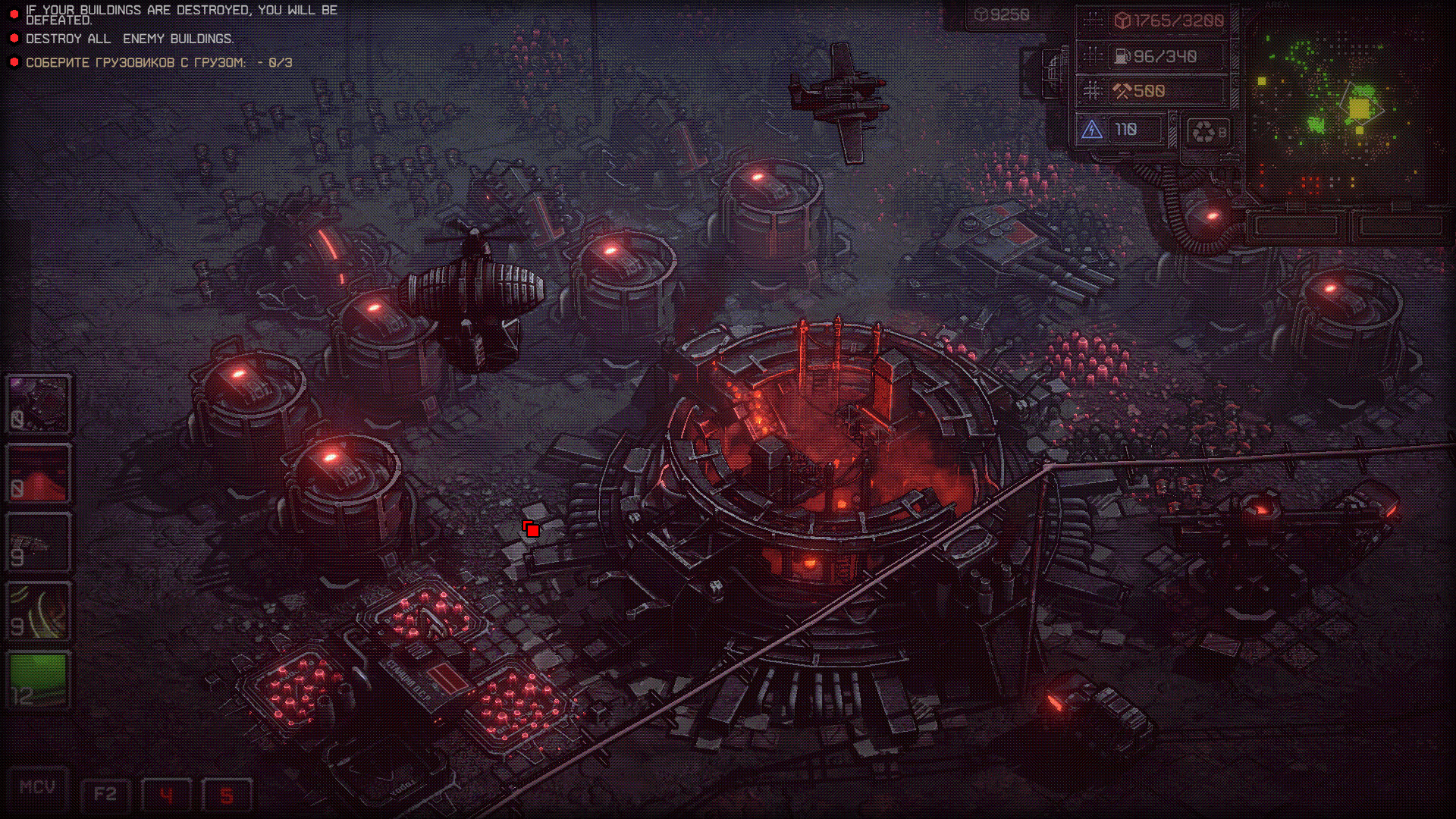
Task: Select hotkey group 5 at the bottom
Action: pos(226,795)
